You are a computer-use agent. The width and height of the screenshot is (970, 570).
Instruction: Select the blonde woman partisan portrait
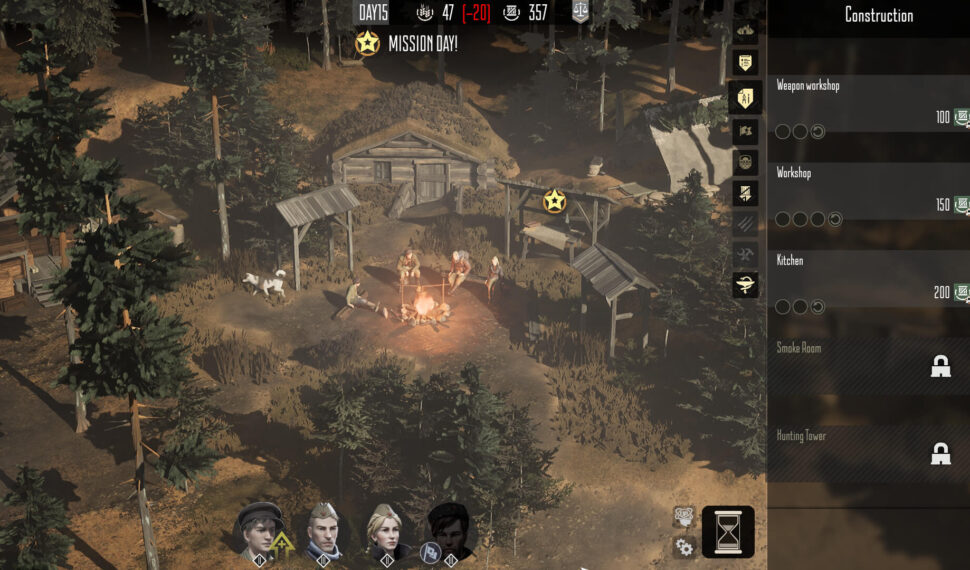click(x=386, y=530)
